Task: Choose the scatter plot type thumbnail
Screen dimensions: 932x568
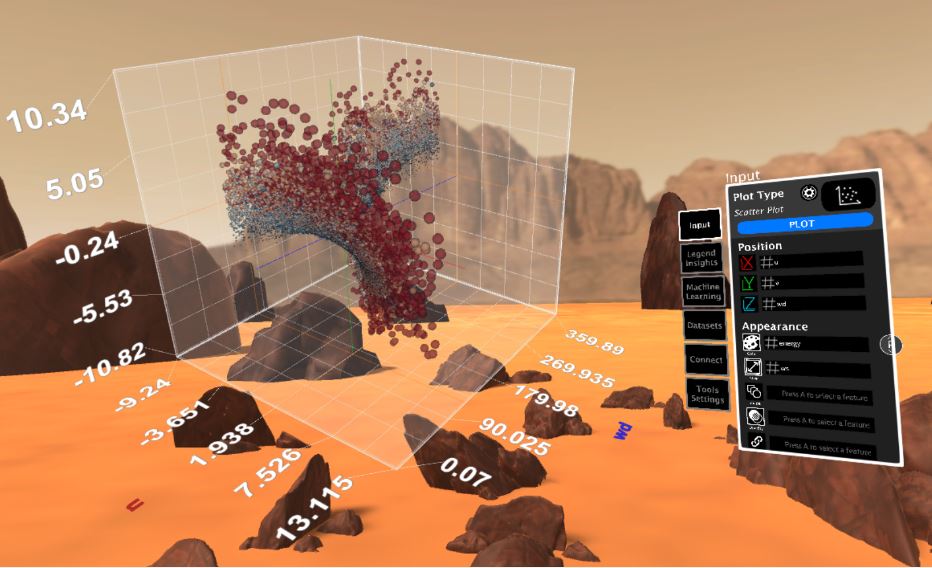Action: (848, 194)
